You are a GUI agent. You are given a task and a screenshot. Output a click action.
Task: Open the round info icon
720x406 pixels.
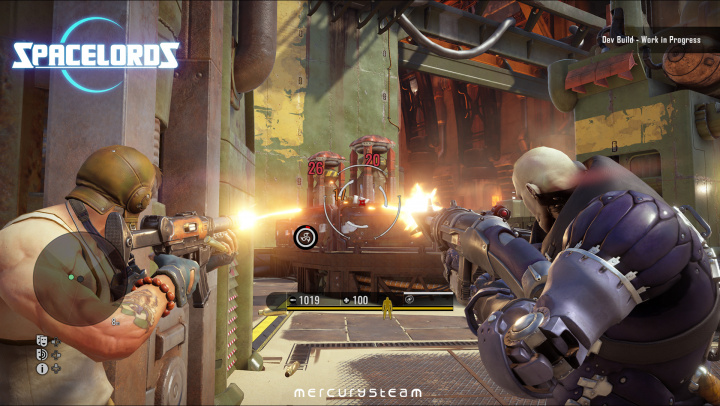click(x=42, y=369)
